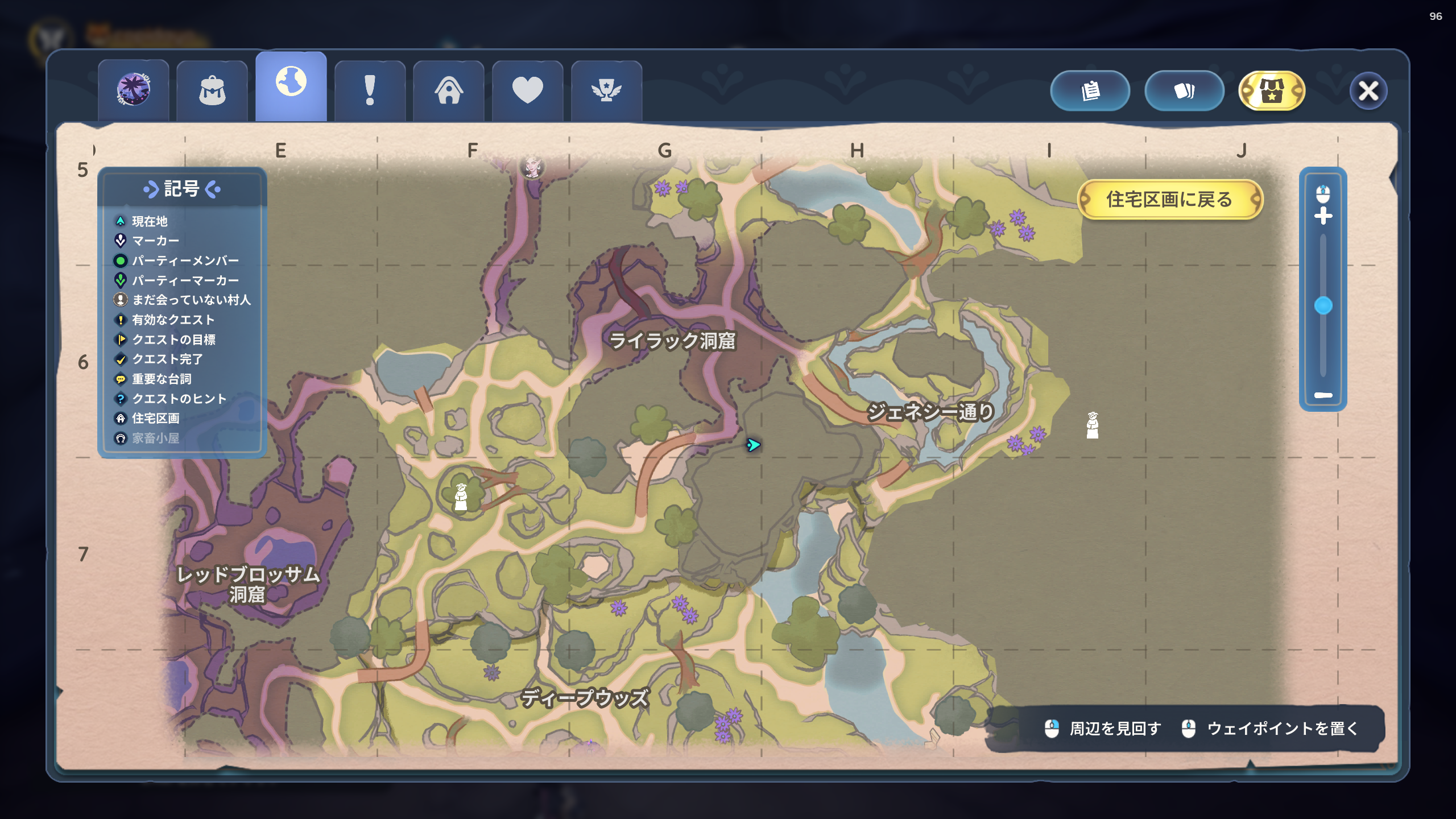This screenshot has width=1456, height=819.
Task: Zoom in the map with plus button
Action: coord(1323,216)
